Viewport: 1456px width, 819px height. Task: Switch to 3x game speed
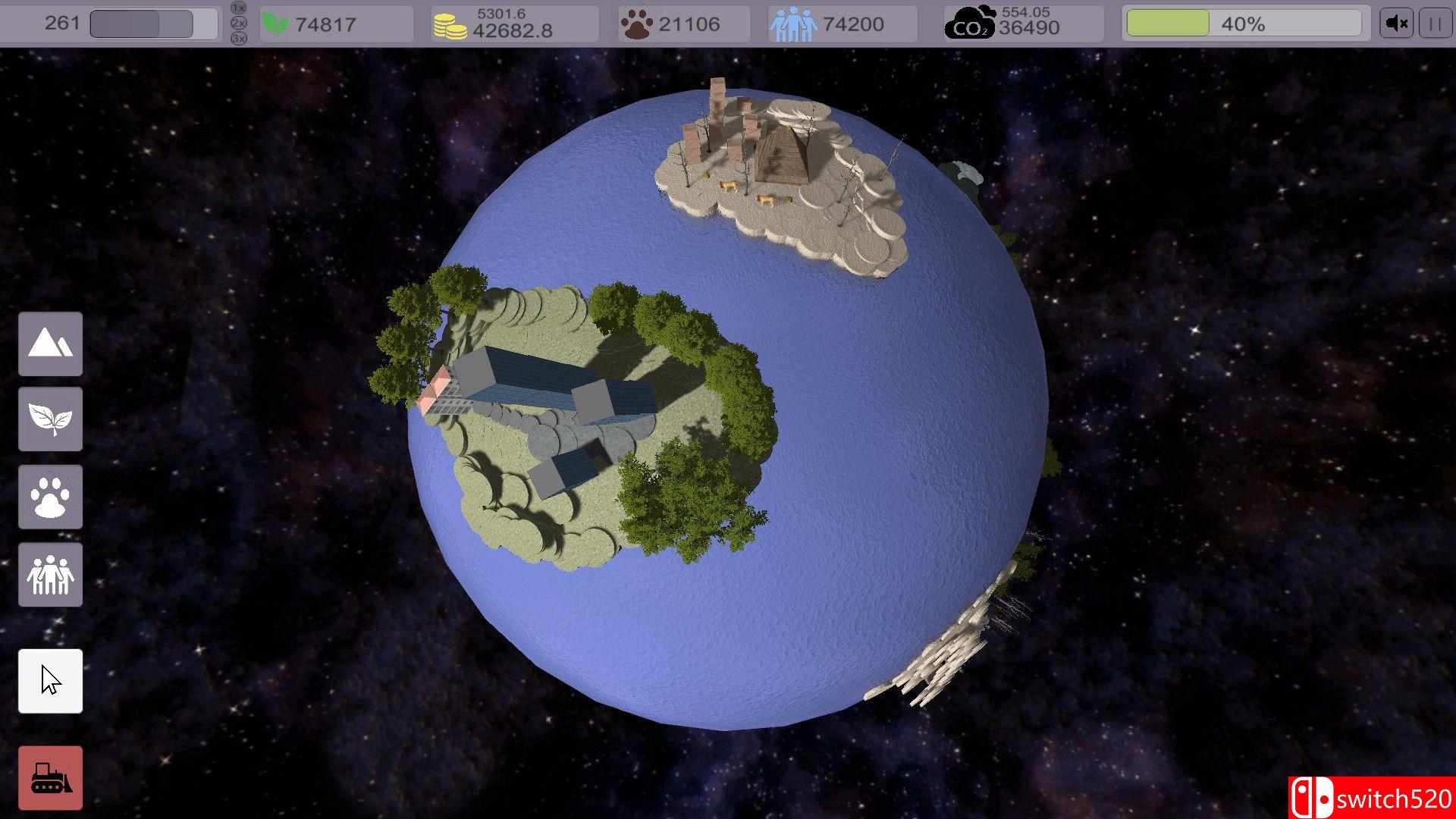[x=238, y=36]
